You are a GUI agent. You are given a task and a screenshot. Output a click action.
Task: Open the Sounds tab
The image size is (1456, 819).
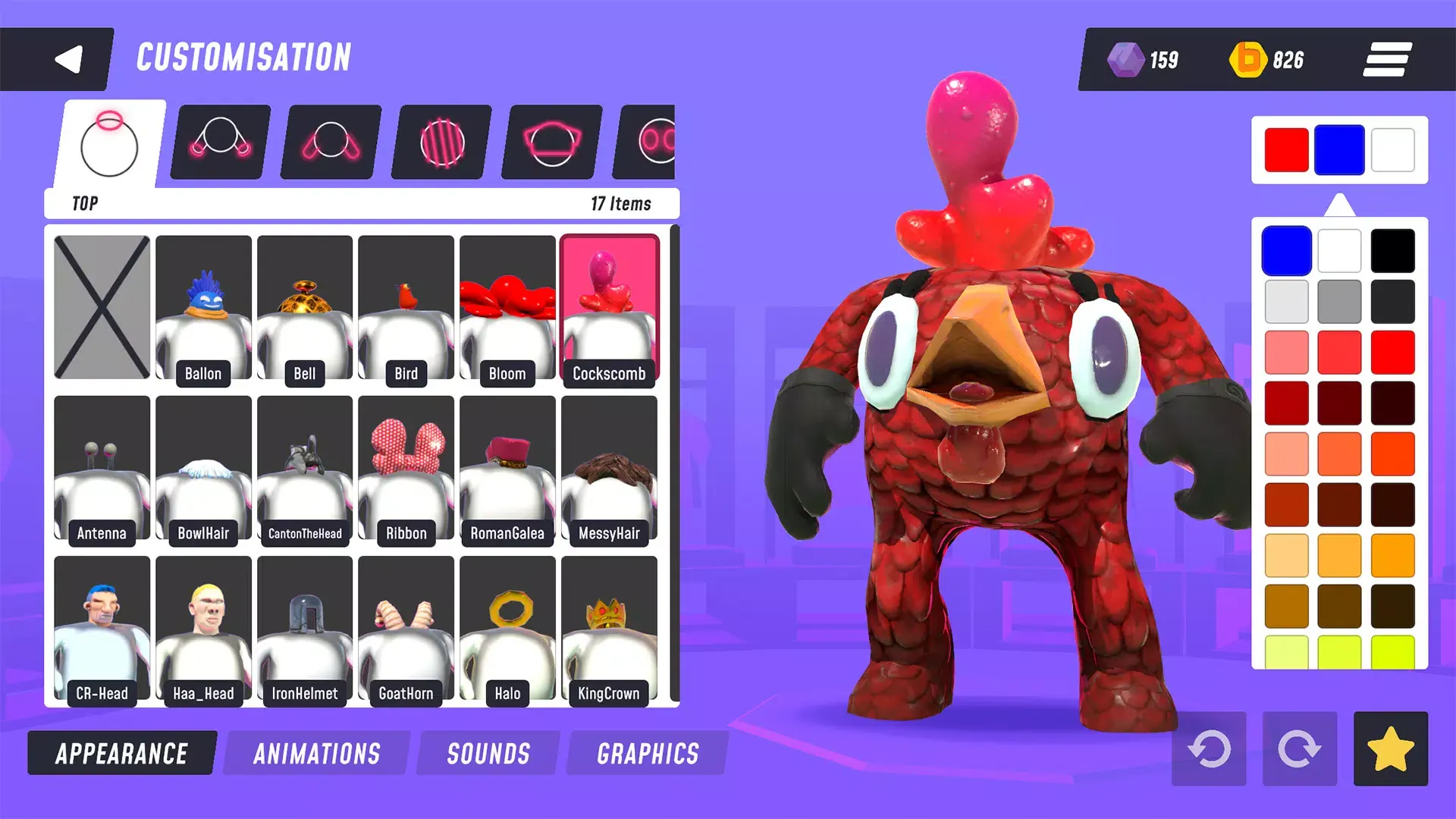[x=488, y=753]
